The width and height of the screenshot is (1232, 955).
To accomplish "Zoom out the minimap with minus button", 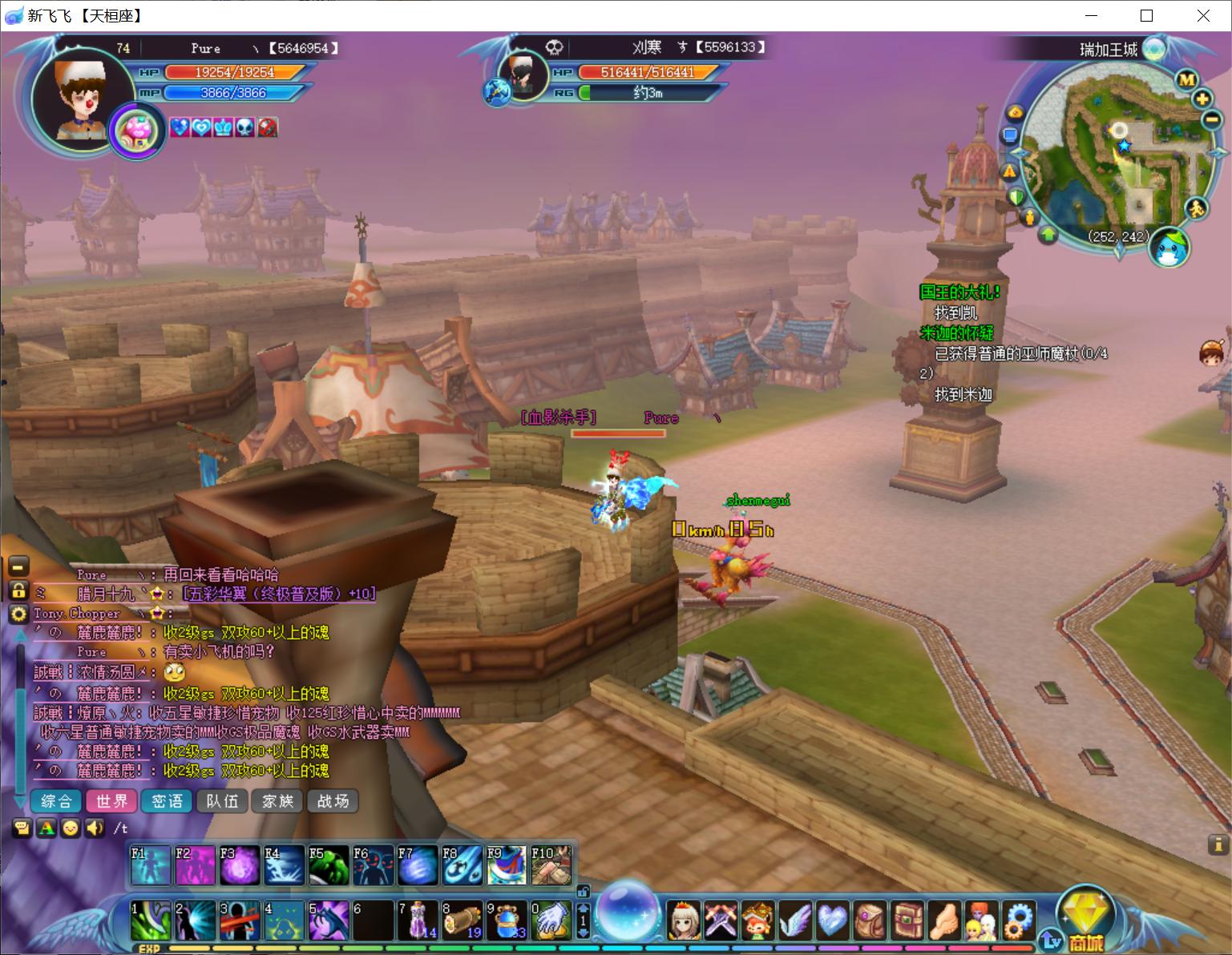I will 1212,120.
